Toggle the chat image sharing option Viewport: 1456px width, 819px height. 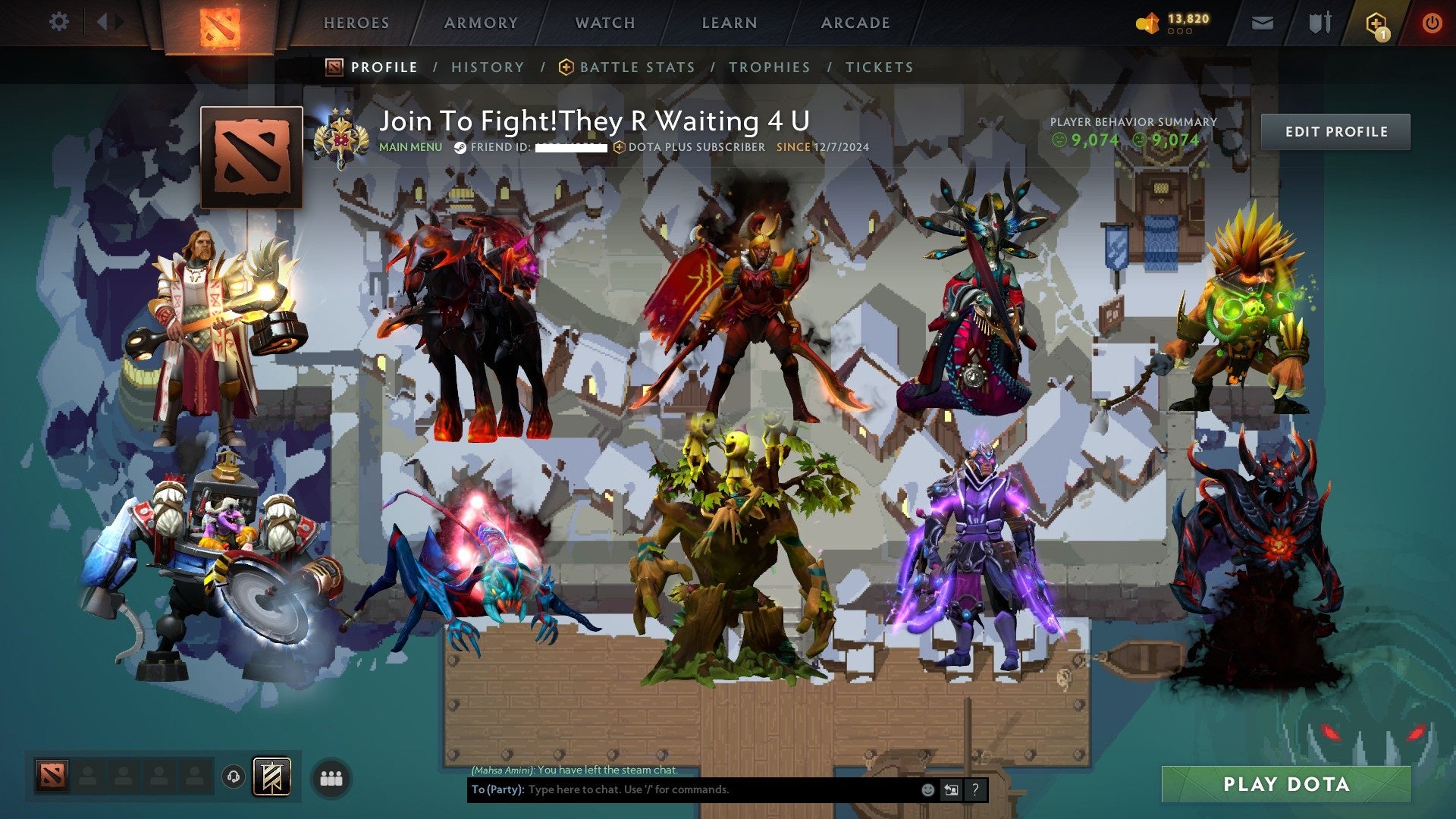[x=950, y=789]
